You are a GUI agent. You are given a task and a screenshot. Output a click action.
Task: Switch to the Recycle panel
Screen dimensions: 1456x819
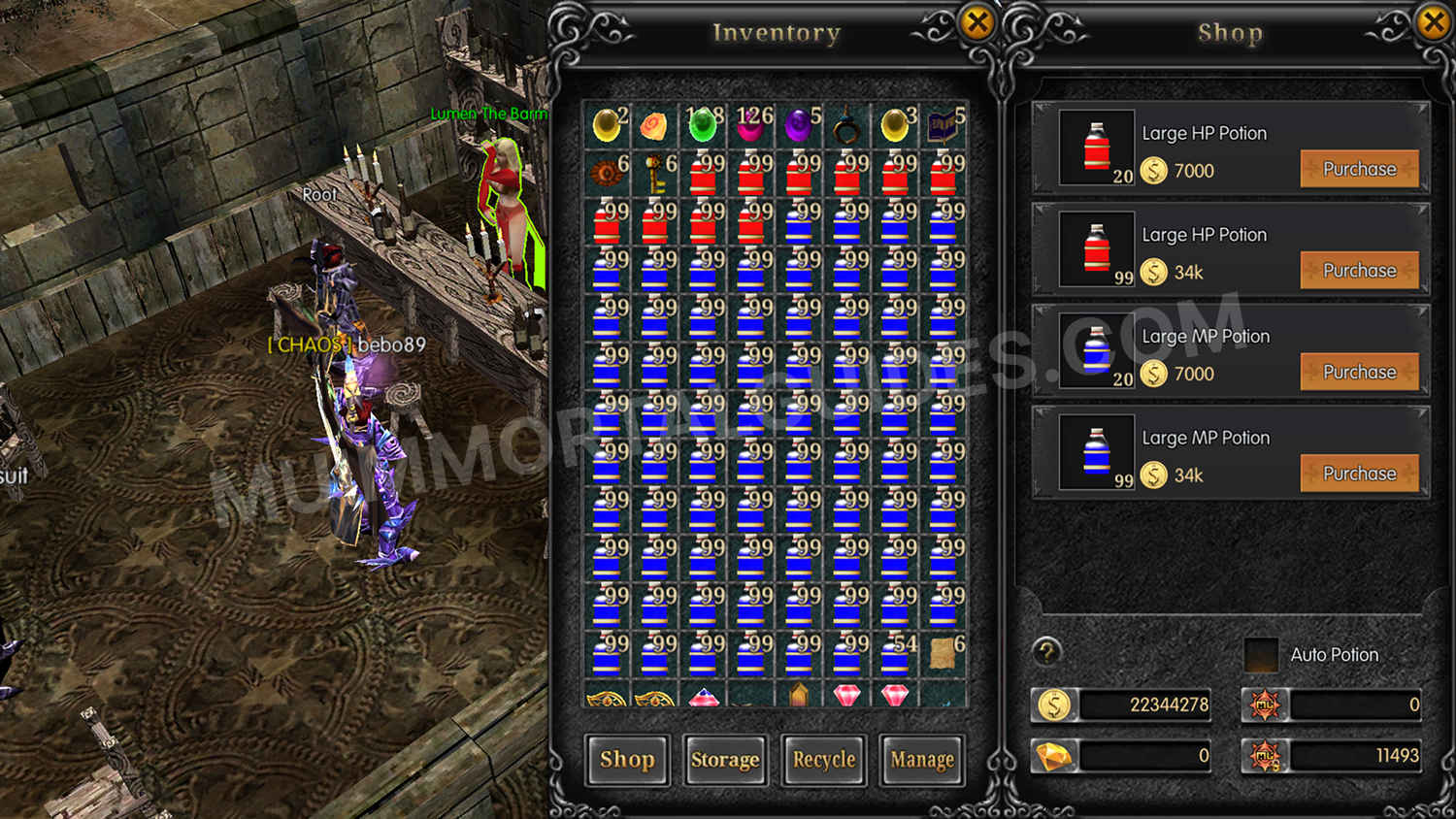[x=823, y=760]
